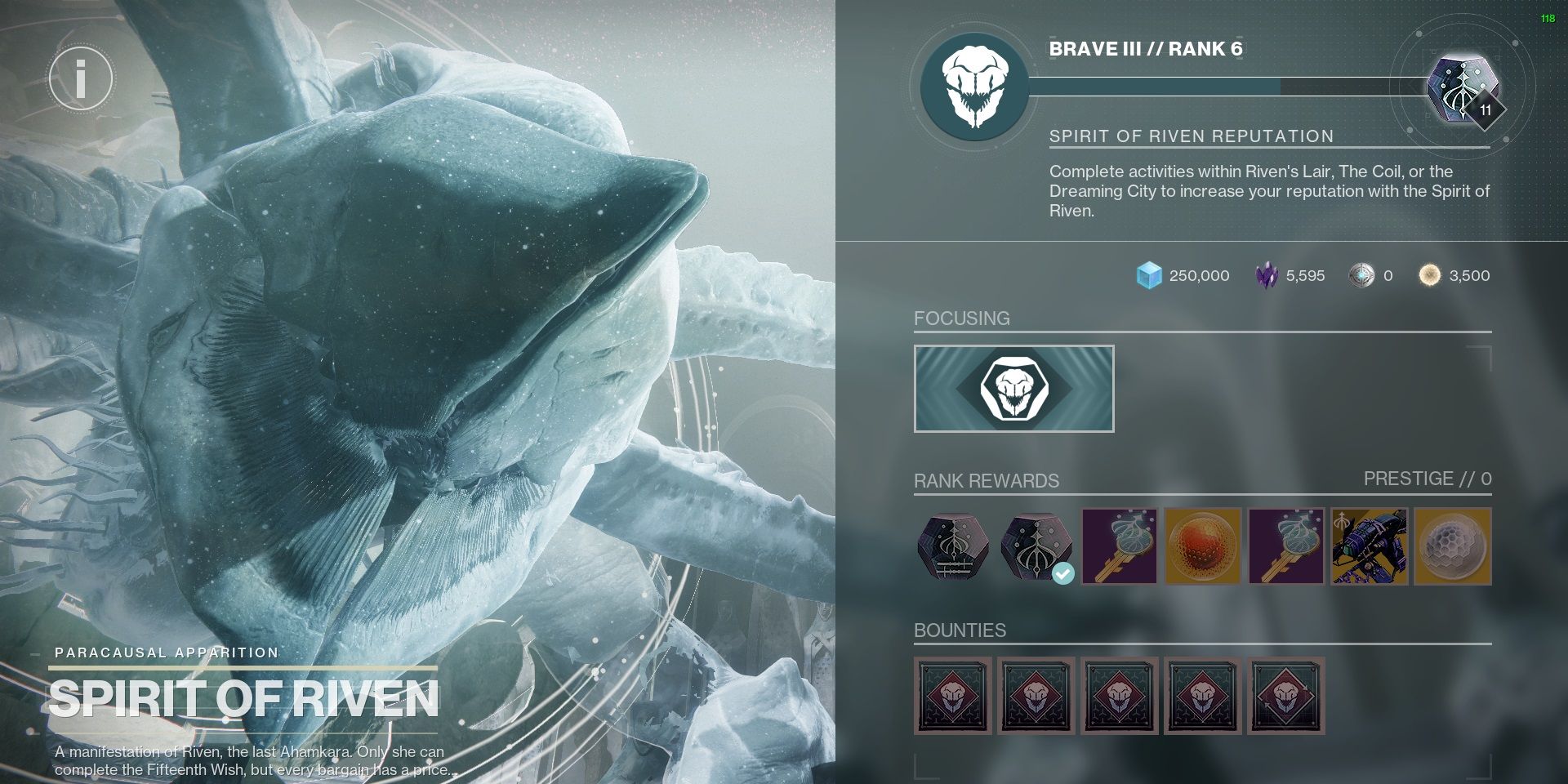Screen dimensions: 1568x784
Task: Click the Glimmer cube currency icon
Action: [1147, 275]
